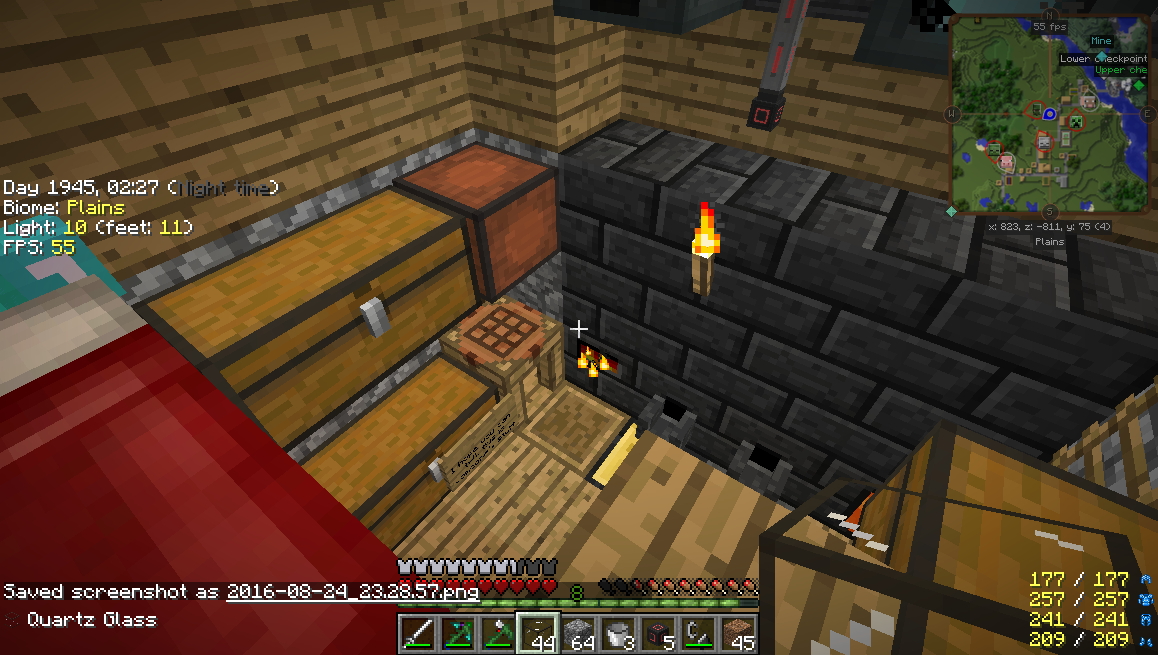Click the blue player marker on minimap

pyautogui.click(x=1049, y=114)
